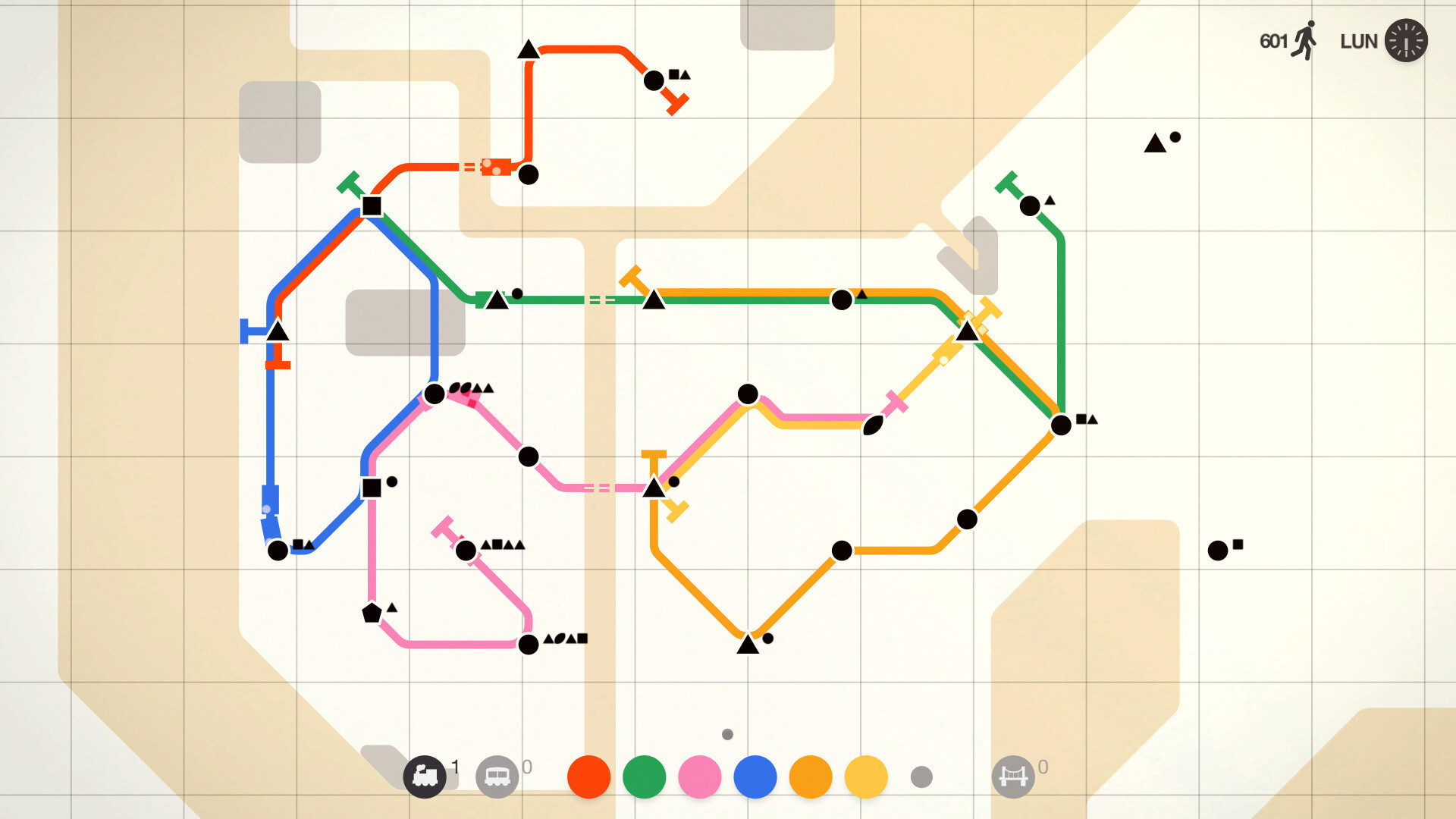Select the green line swatch
The height and width of the screenshot is (819, 1456).
[644, 777]
